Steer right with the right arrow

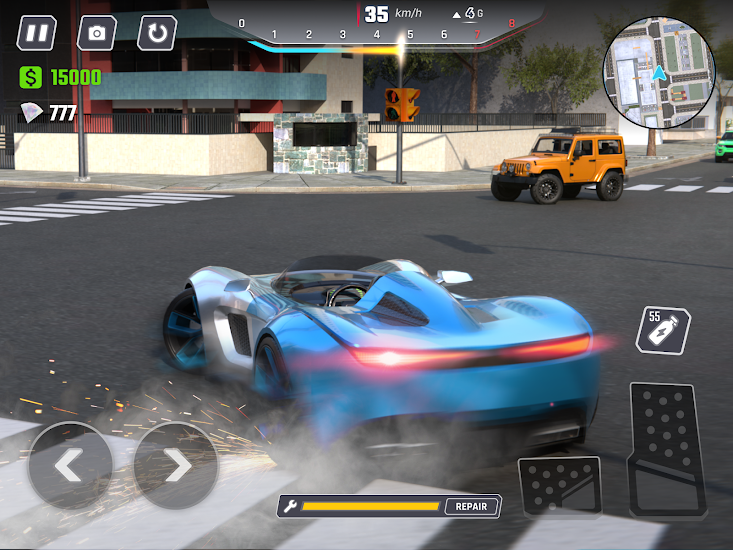pos(176,466)
